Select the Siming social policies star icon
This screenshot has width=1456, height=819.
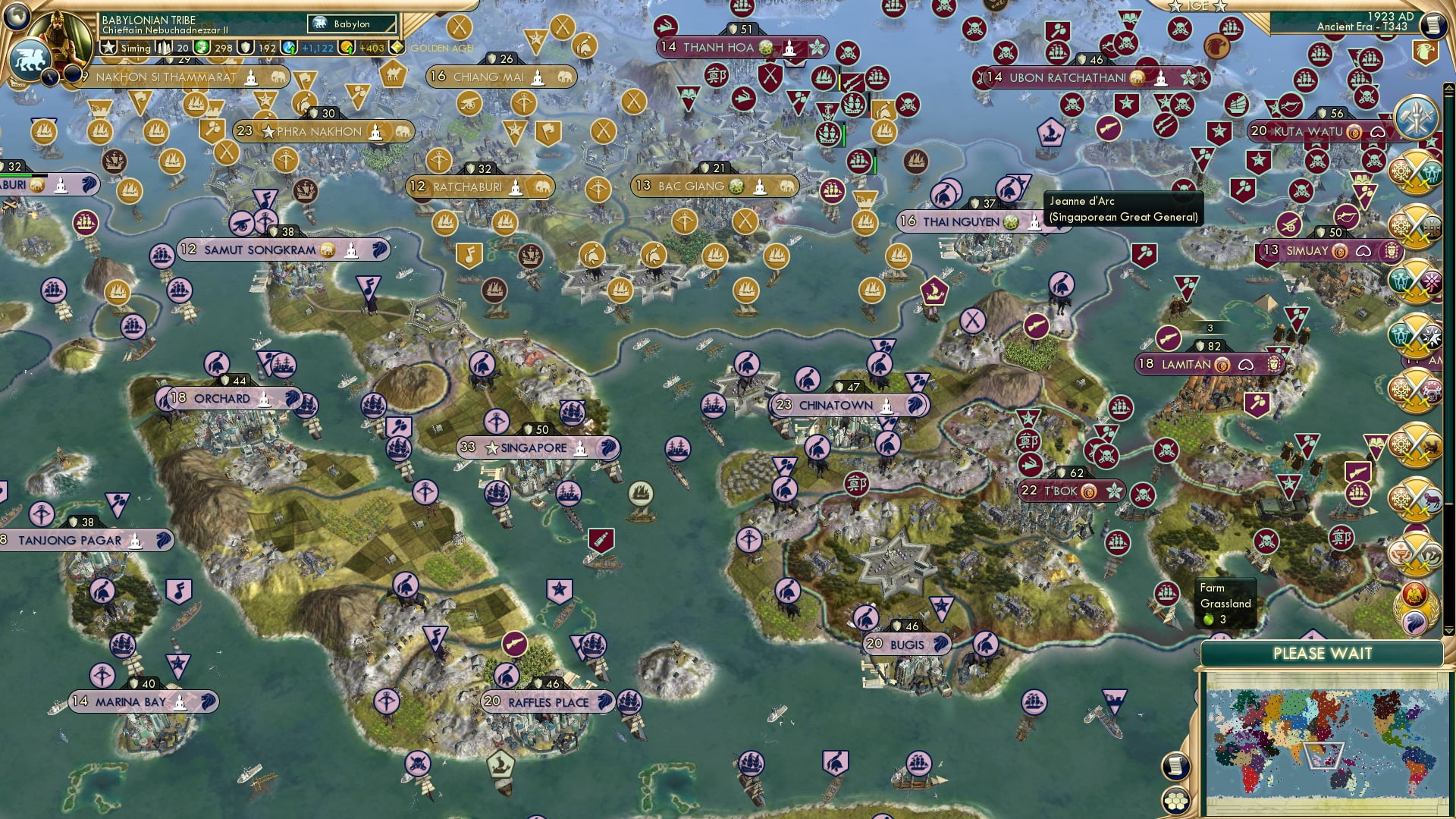tap(108, 47)
